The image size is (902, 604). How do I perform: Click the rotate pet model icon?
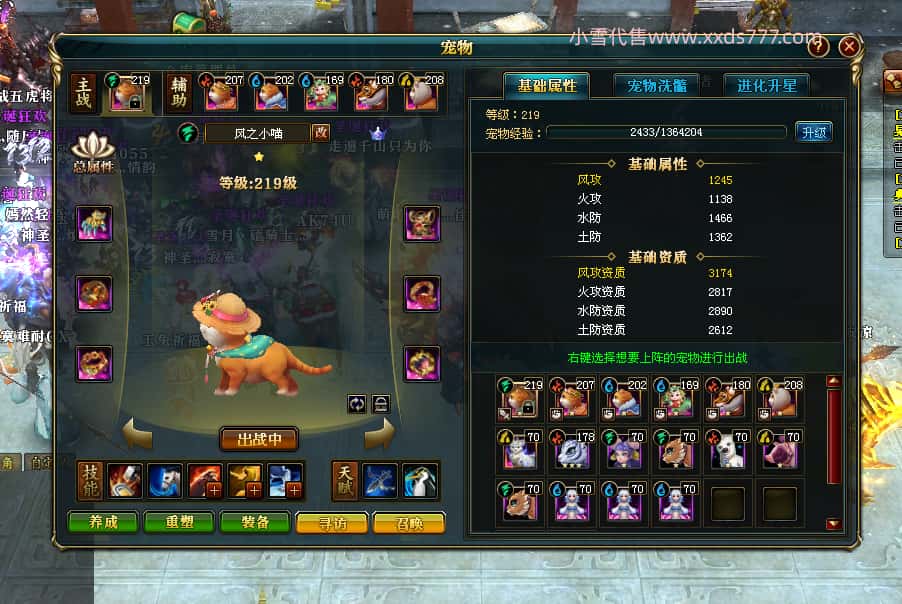(x=357, y=403)
